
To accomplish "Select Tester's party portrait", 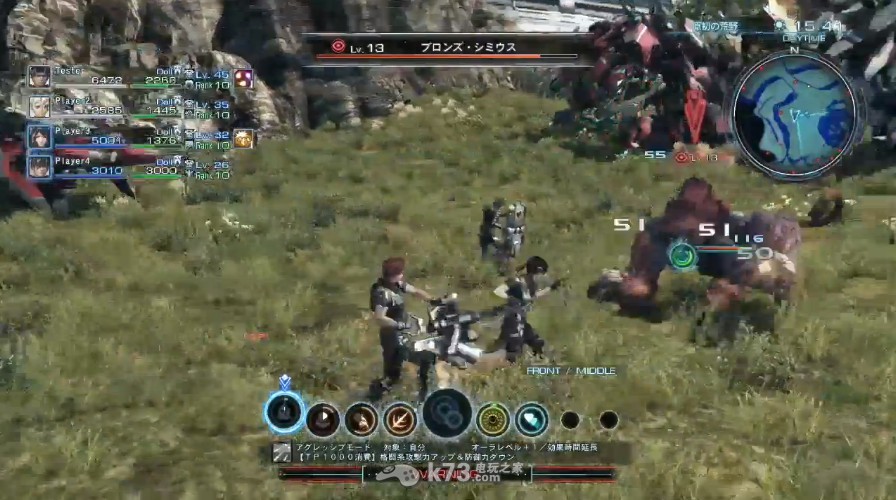I will 39,77.
